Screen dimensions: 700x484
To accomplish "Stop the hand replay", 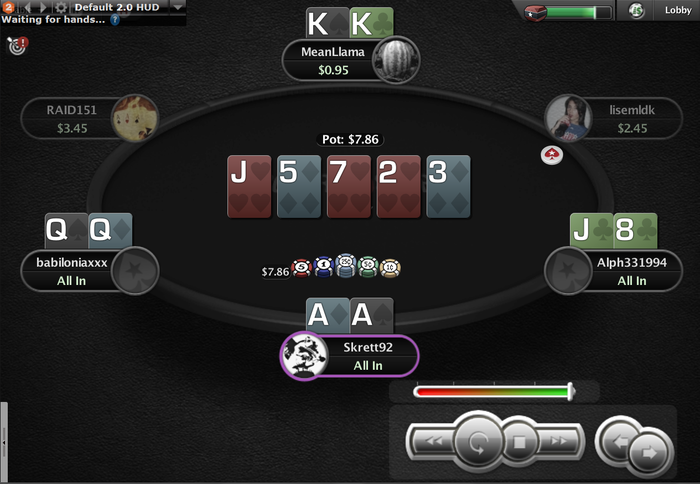I will pos(519,440).
